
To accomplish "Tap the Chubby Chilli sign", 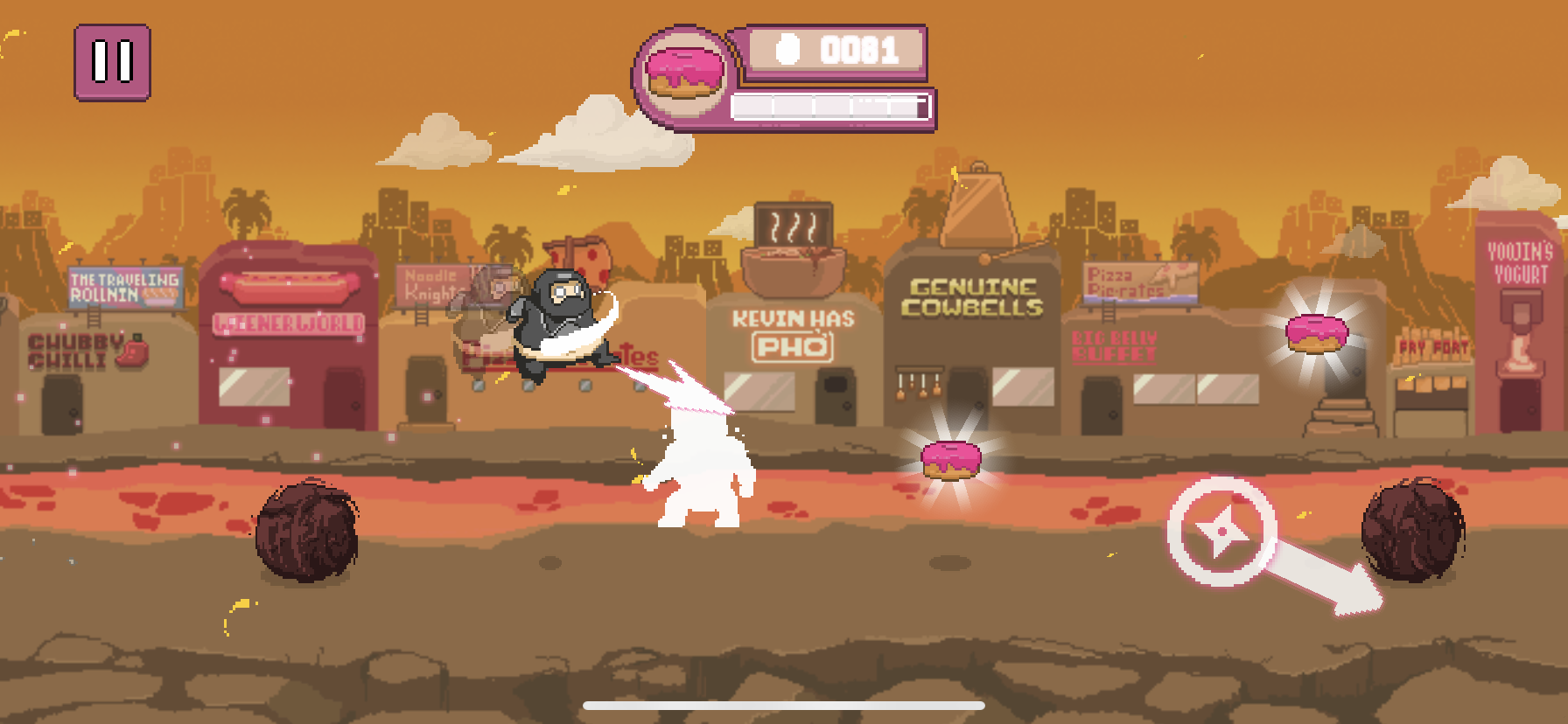I will [x=79, y=348].
